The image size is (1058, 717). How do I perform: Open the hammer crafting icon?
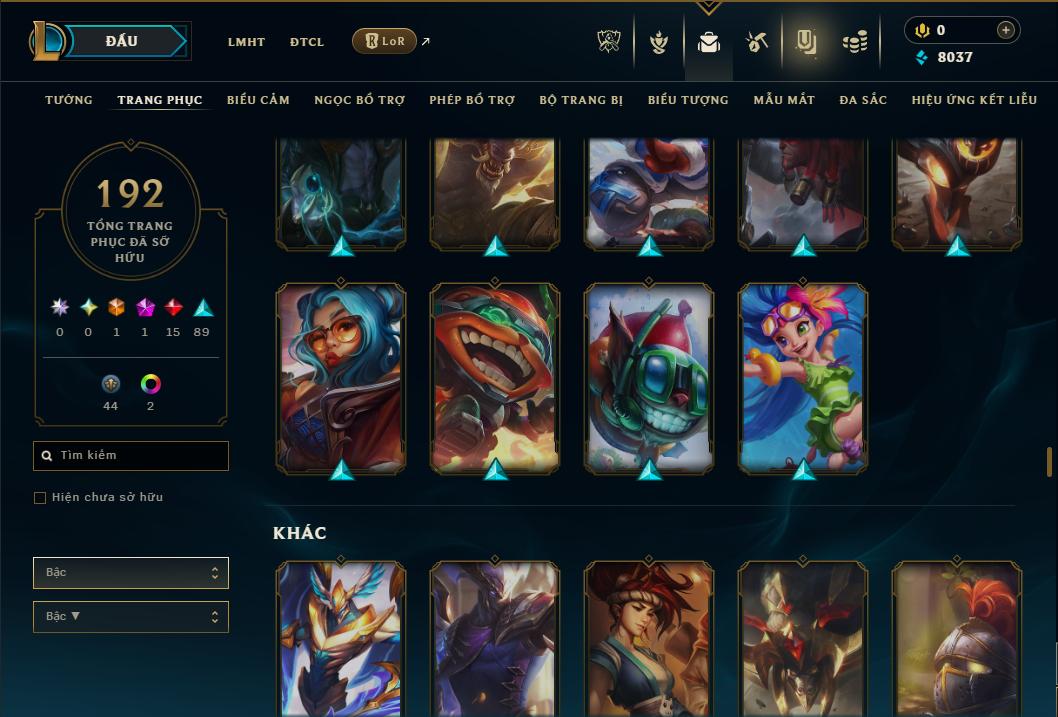[757, 42]
